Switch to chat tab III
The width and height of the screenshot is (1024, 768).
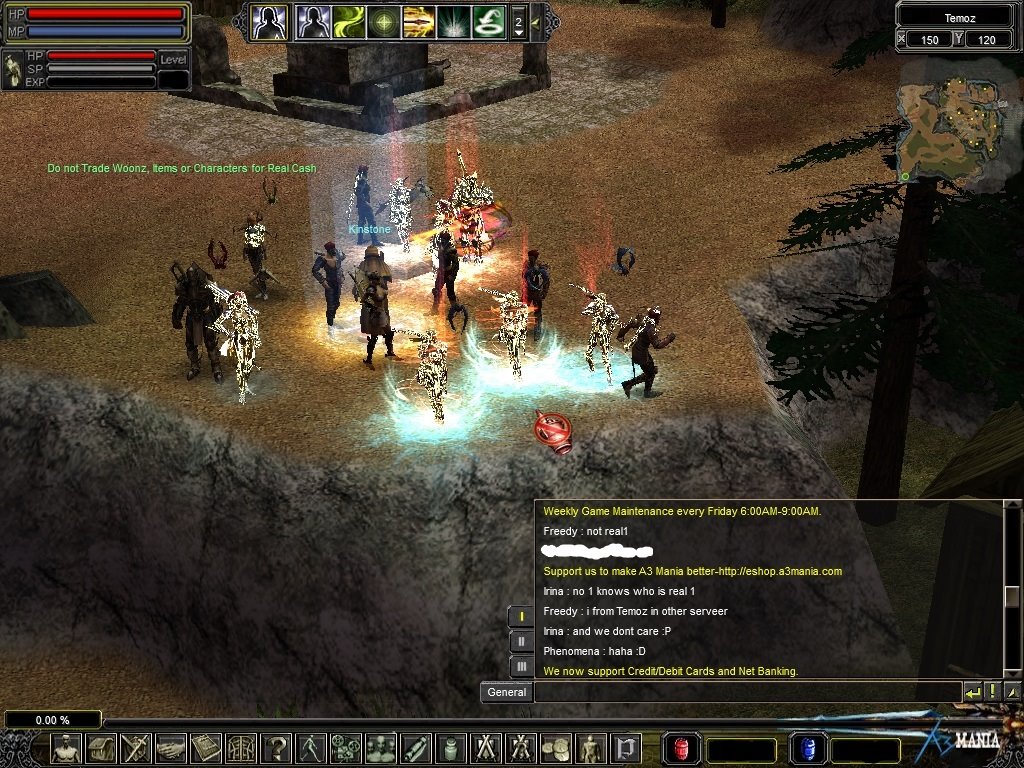pyautogui.click(x=522, y=665)
